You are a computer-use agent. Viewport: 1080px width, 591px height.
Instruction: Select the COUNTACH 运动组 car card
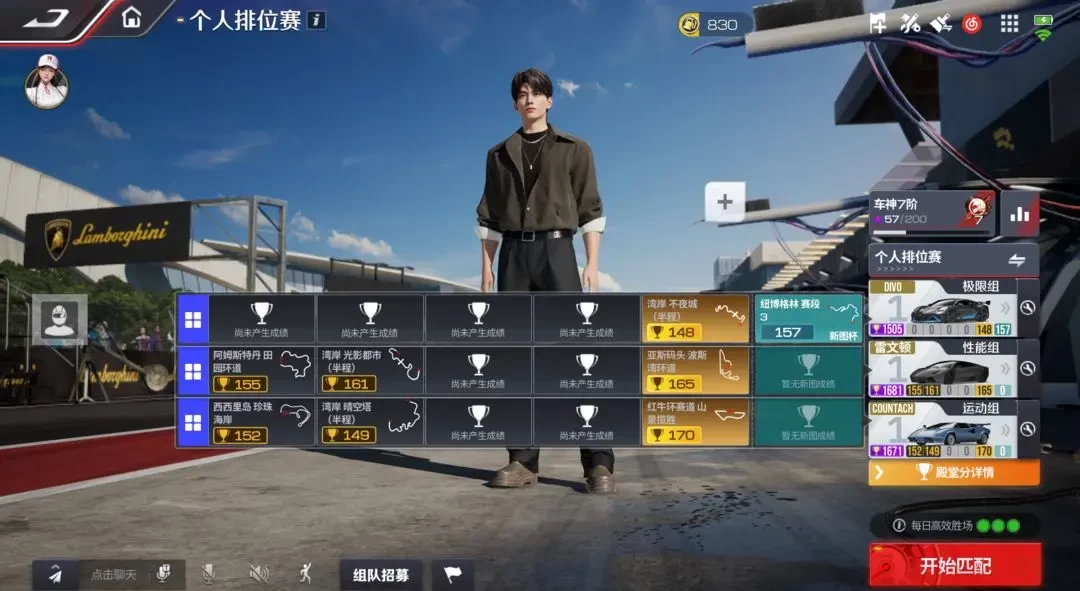(942, 429)
